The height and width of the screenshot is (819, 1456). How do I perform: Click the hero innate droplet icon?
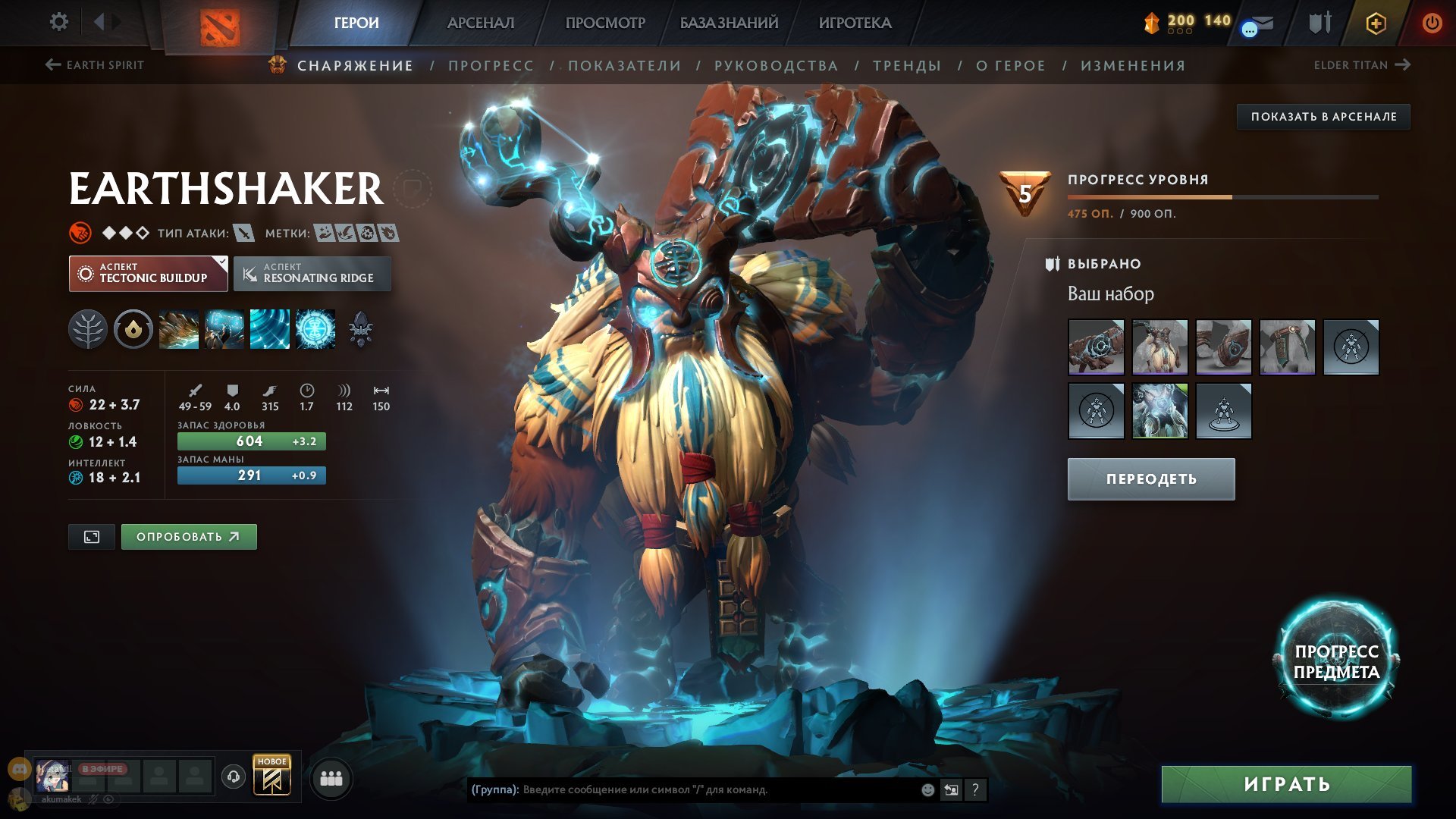(x=133, y=329)
